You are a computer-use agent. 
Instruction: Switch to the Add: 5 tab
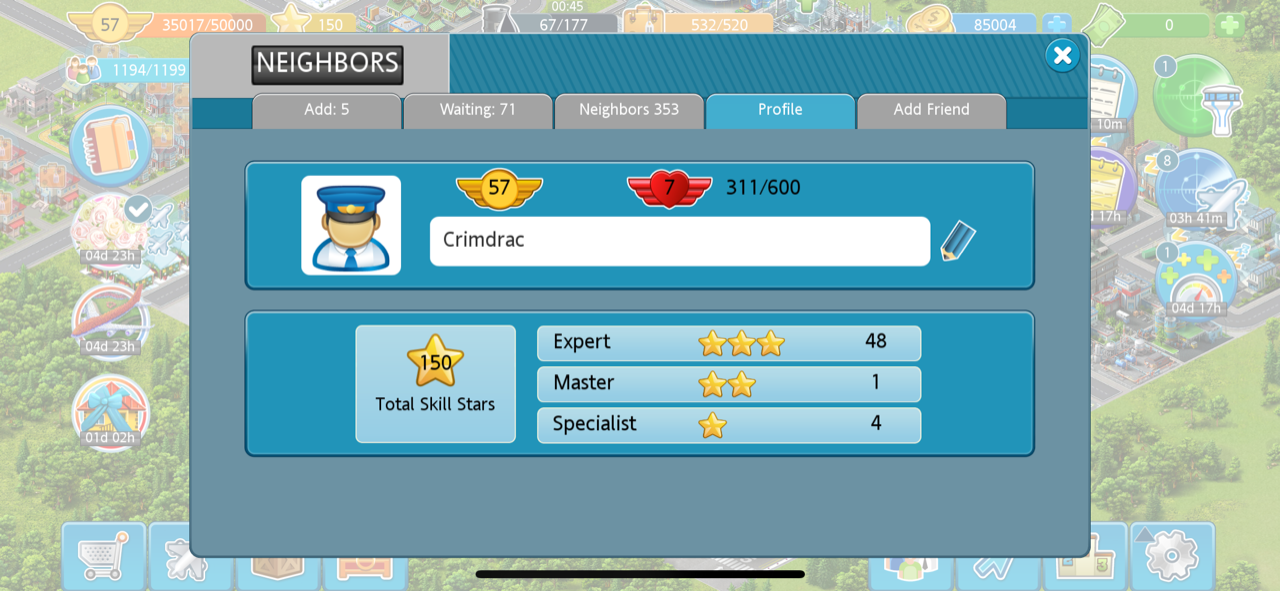327,110
